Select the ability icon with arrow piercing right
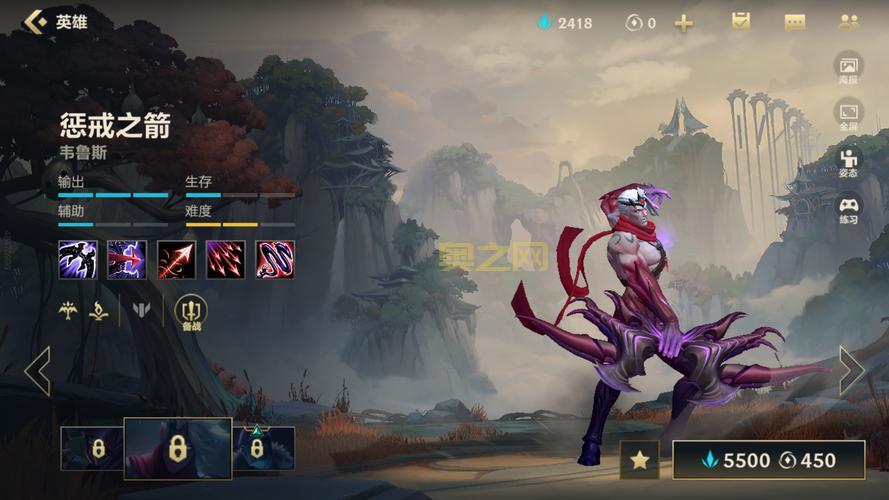The height and width of the screenshot is (500, 889). point(127,259)
